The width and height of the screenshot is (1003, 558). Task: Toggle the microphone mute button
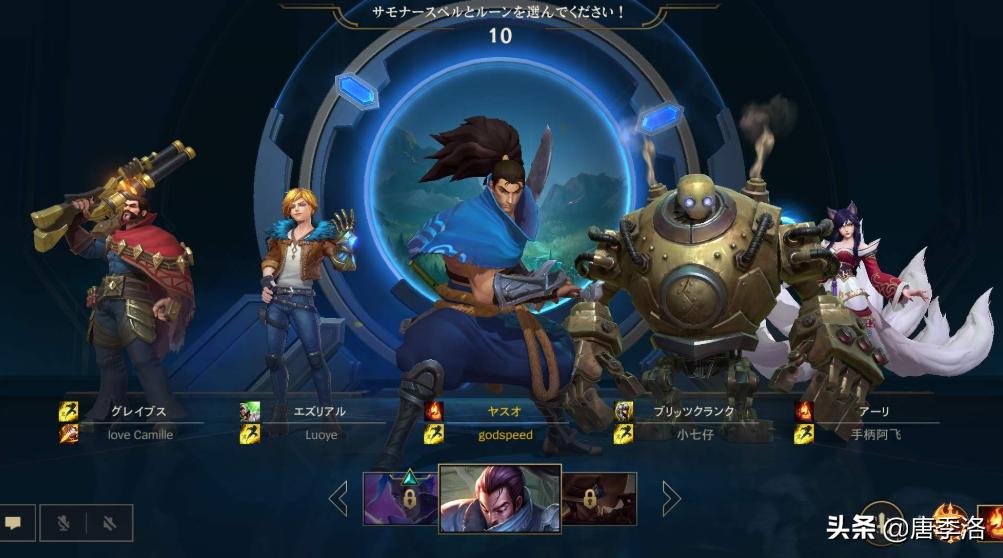(x=63, y=522)
